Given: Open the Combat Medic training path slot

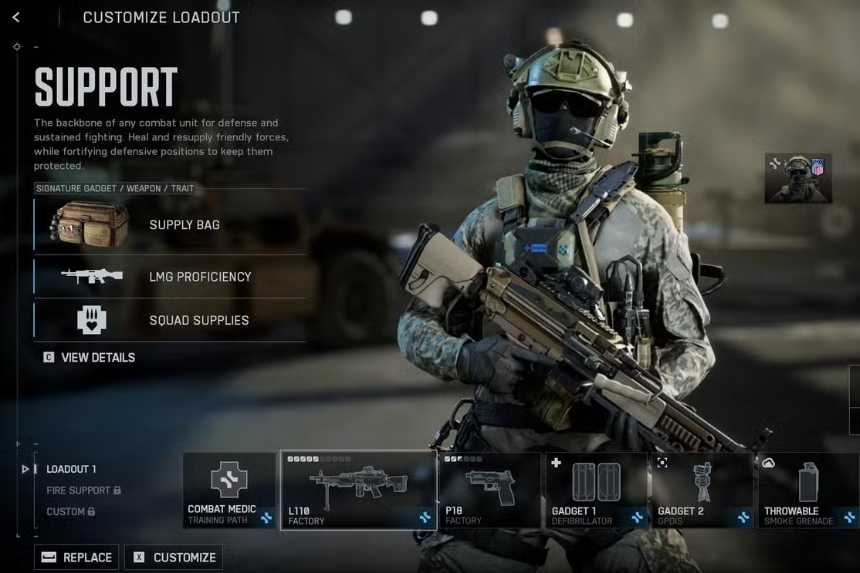Looking at the screenshot, I should point(229,490).
